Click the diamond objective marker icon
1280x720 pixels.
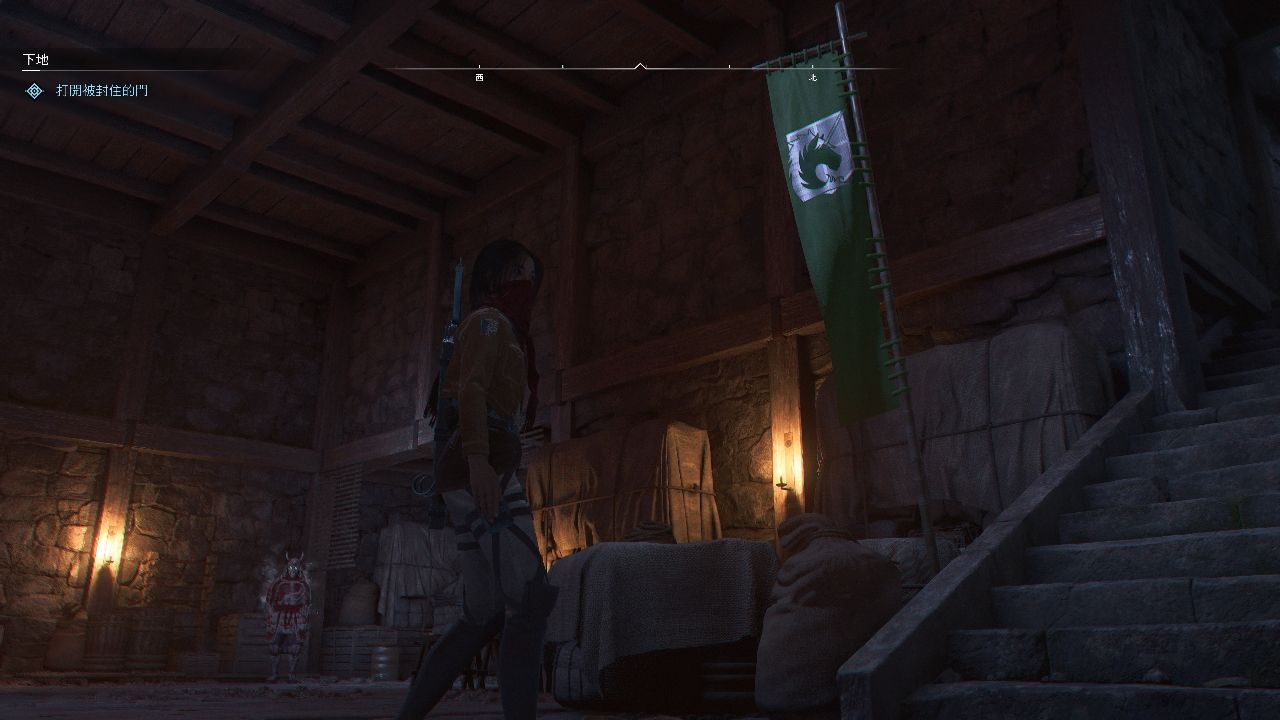(34, 91)
